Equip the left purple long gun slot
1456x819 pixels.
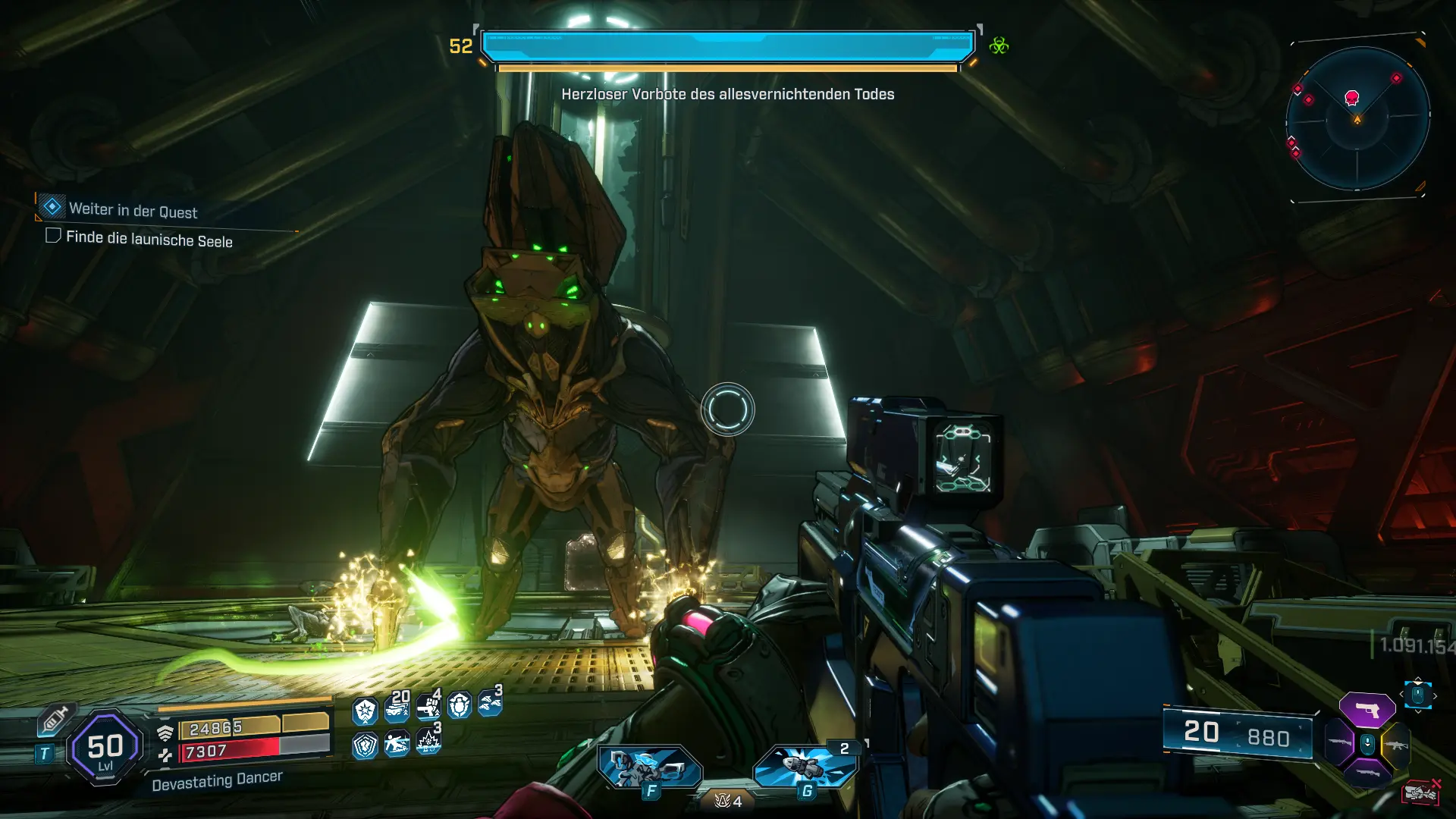pos(1339,743)
